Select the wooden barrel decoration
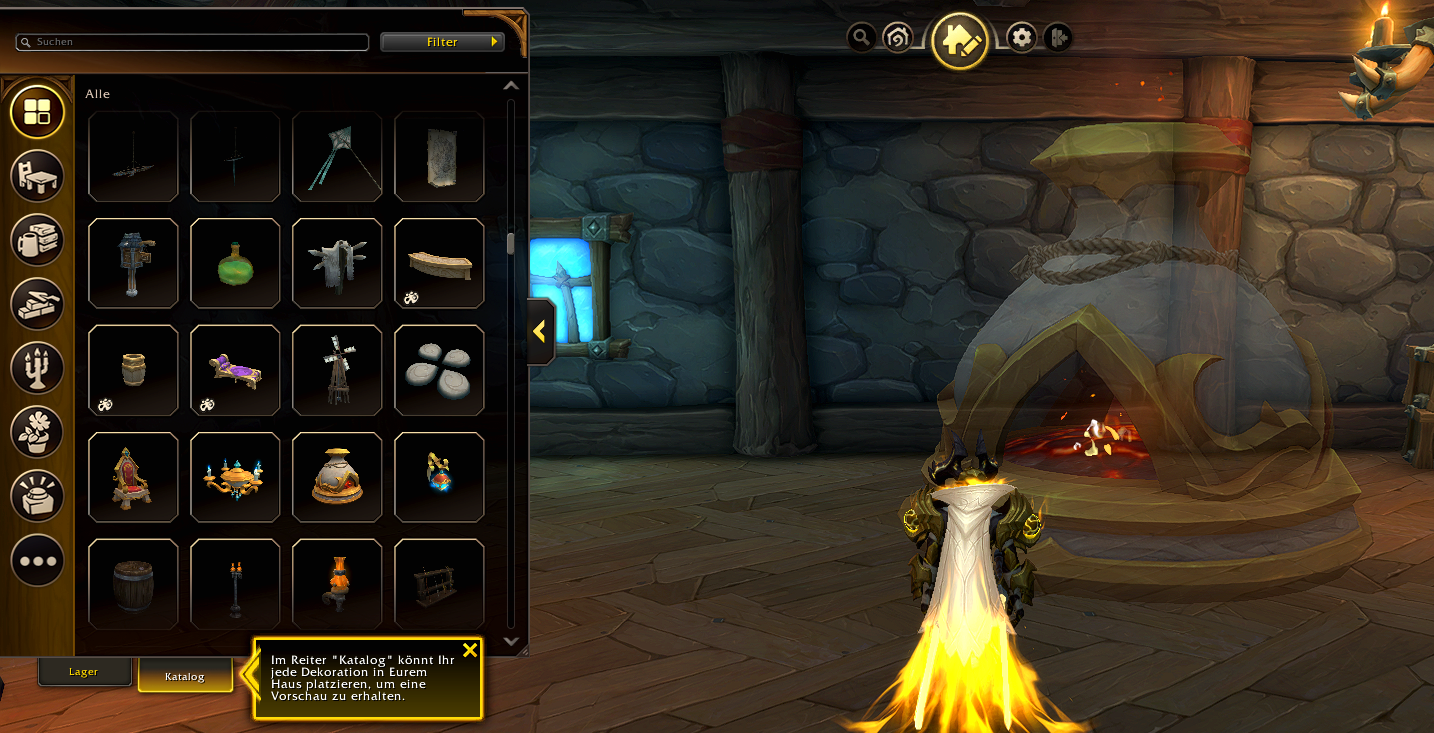The image size is (1434, 733). tap(133, 584)
